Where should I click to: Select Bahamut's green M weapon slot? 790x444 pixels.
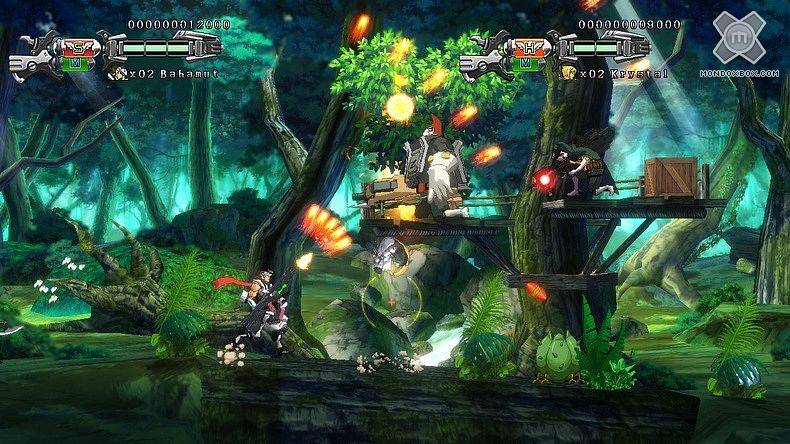[x=74, y=62]
